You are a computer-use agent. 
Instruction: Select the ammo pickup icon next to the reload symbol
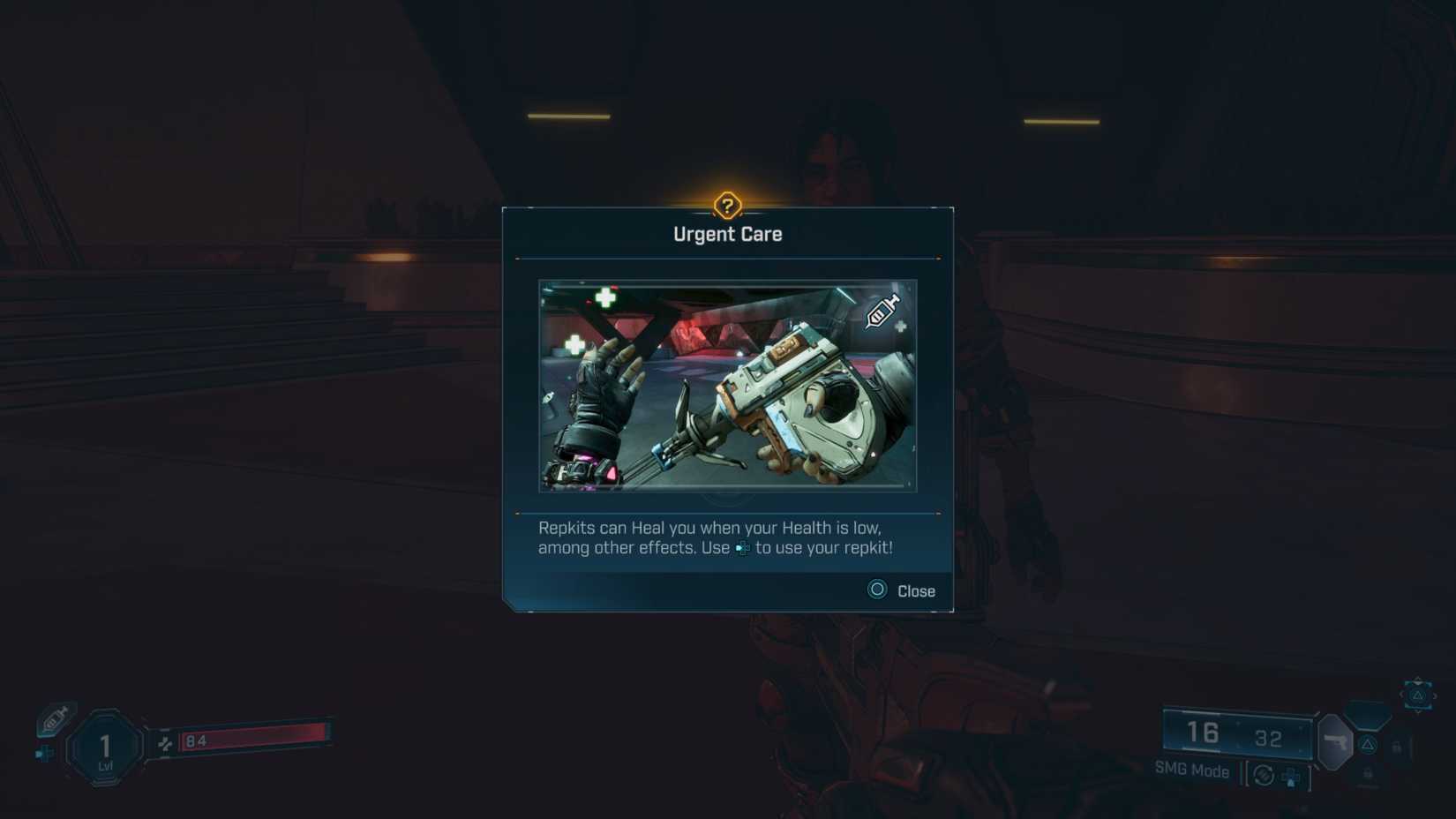coord(1291,778)
